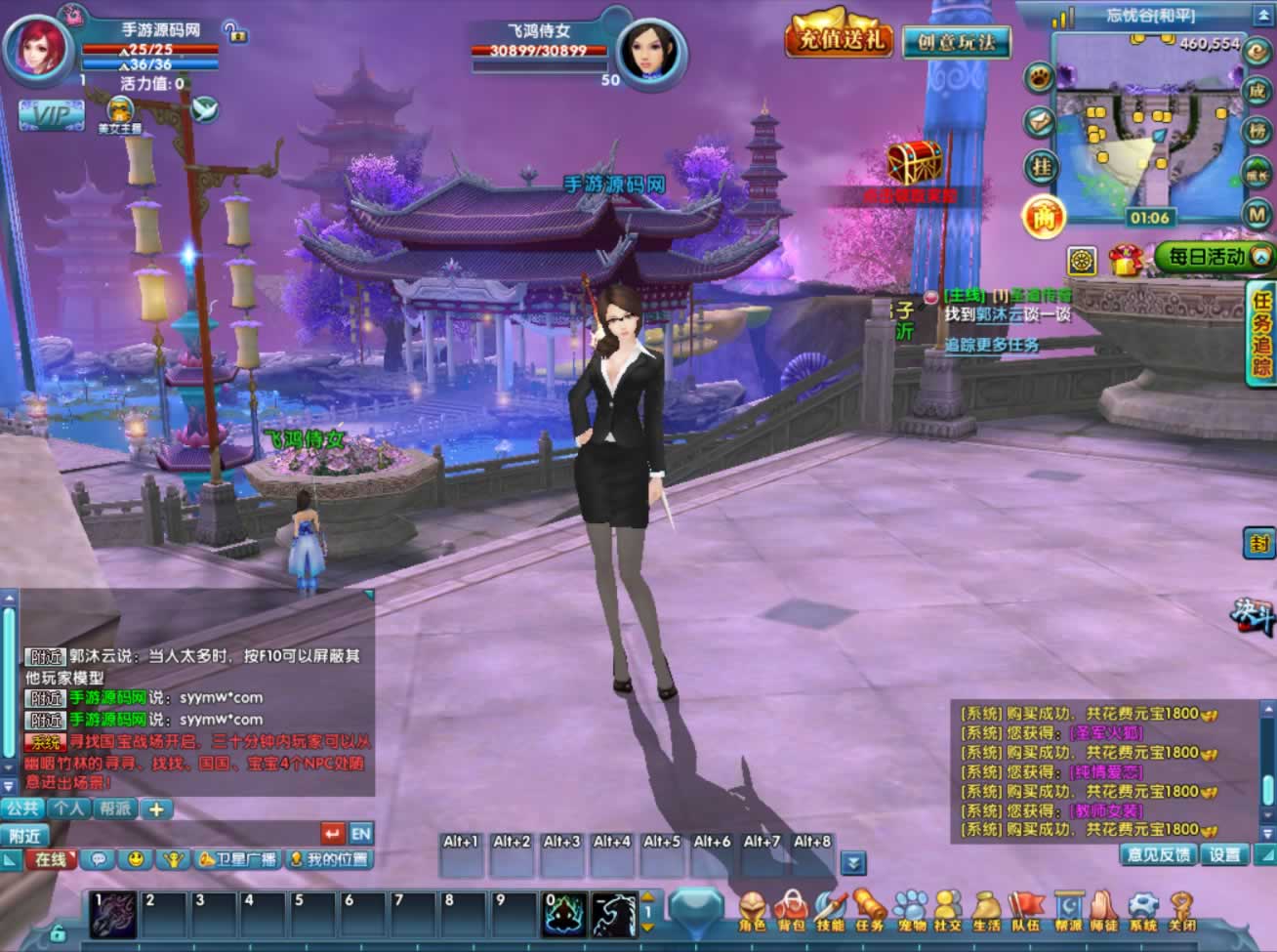Screen dimensions: 1277x952
Task: Open the 系统 system gear menu
Action: [1143, 912]
